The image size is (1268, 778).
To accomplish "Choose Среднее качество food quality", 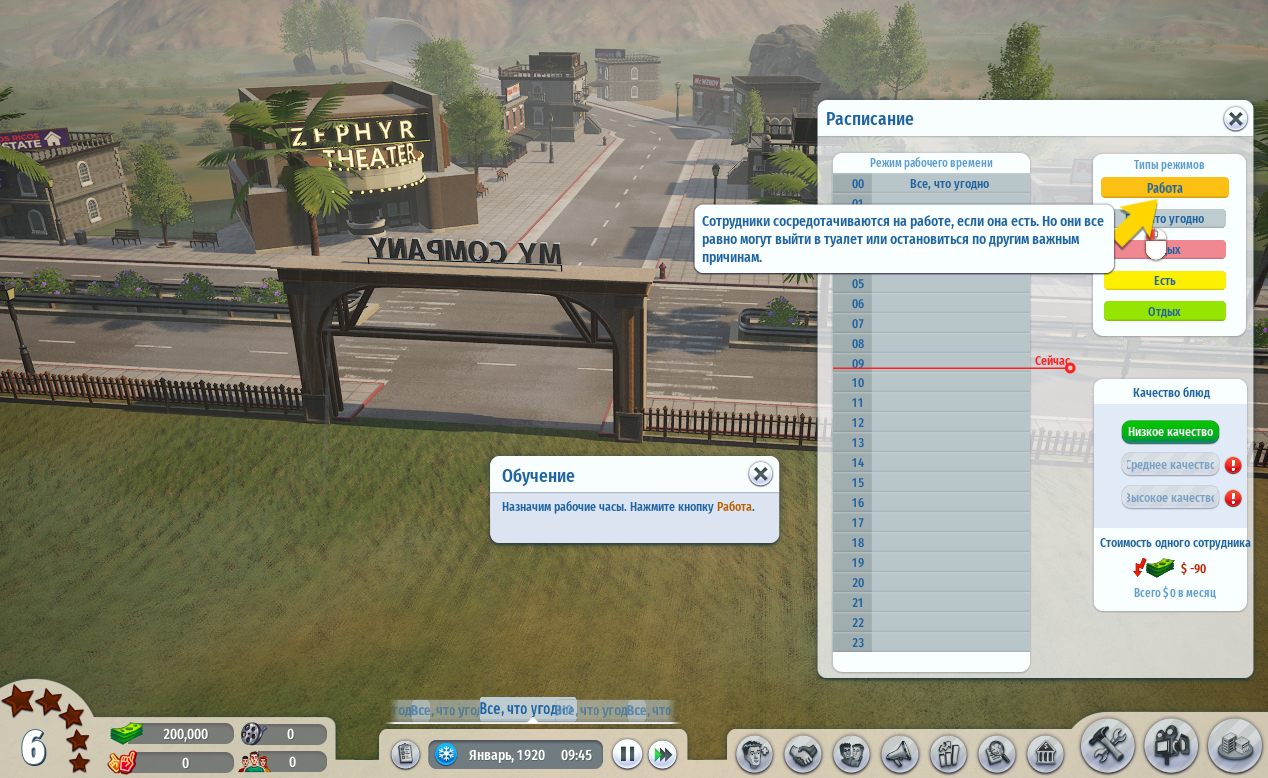I will [x=1169, y=465].
